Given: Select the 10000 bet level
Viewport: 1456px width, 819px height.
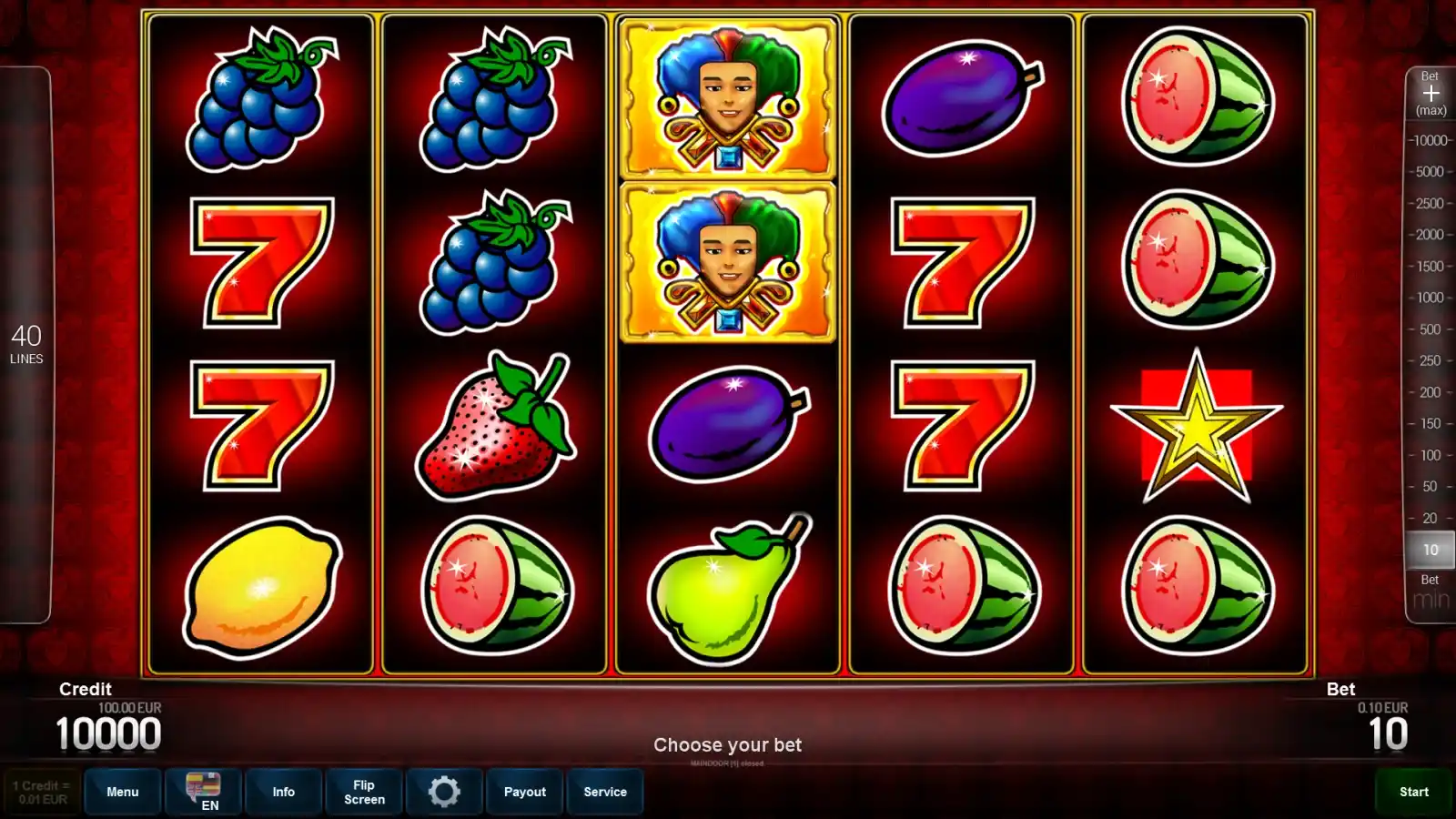Looking at the screenshot, I should [x=1431, y=140].
